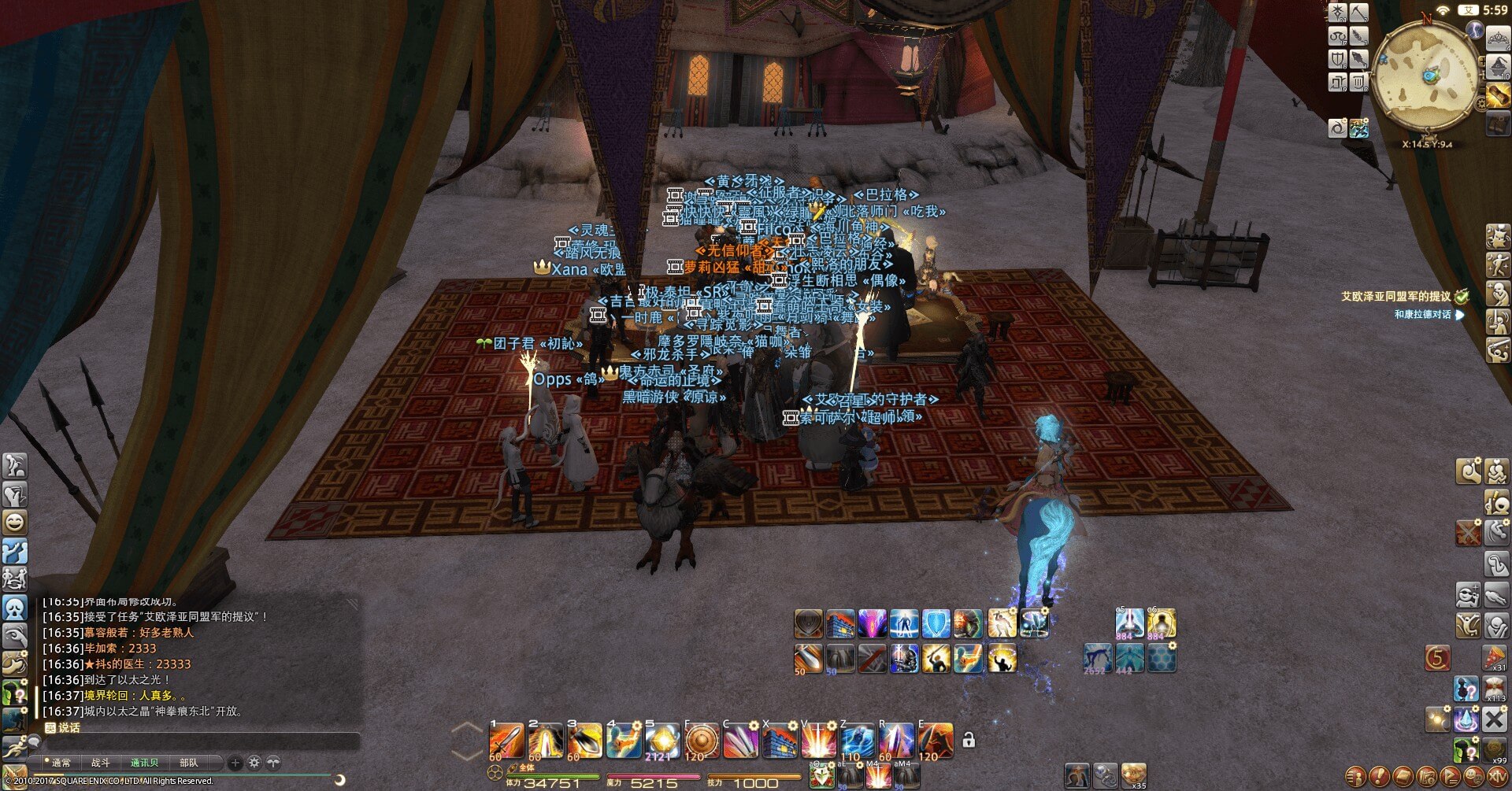Use the round shield ability on key F

pyautogui.click(x=700, y=741)
